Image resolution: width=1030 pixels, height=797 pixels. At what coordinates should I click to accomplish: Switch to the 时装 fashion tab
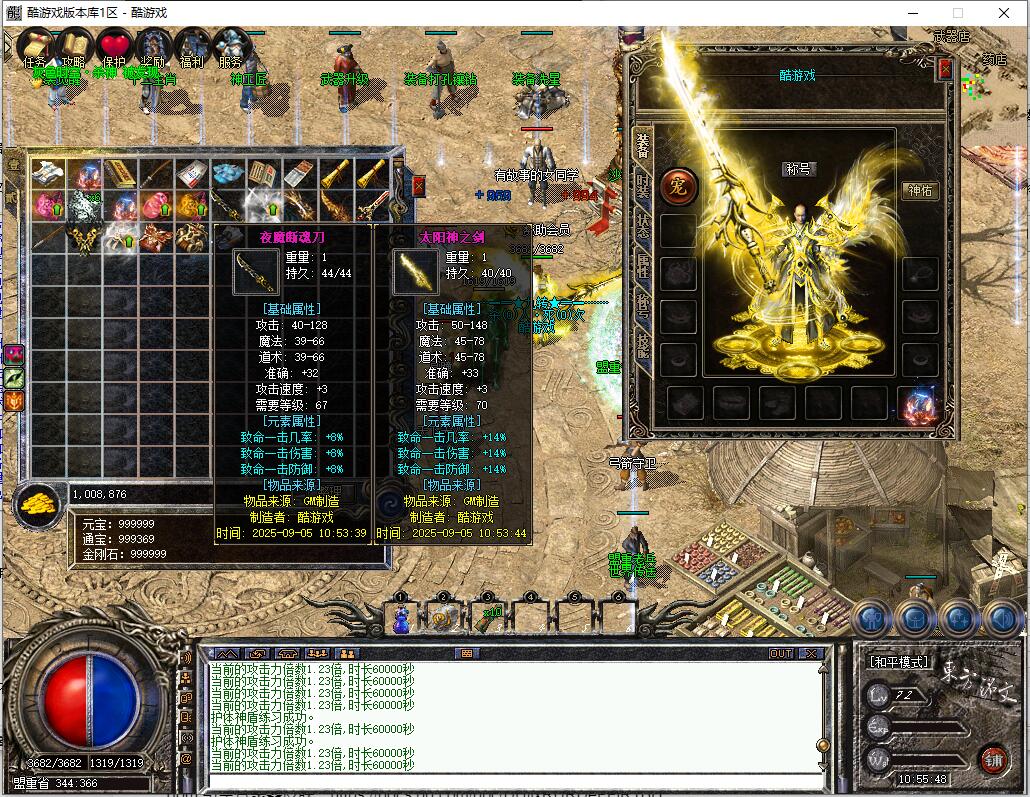643,187
